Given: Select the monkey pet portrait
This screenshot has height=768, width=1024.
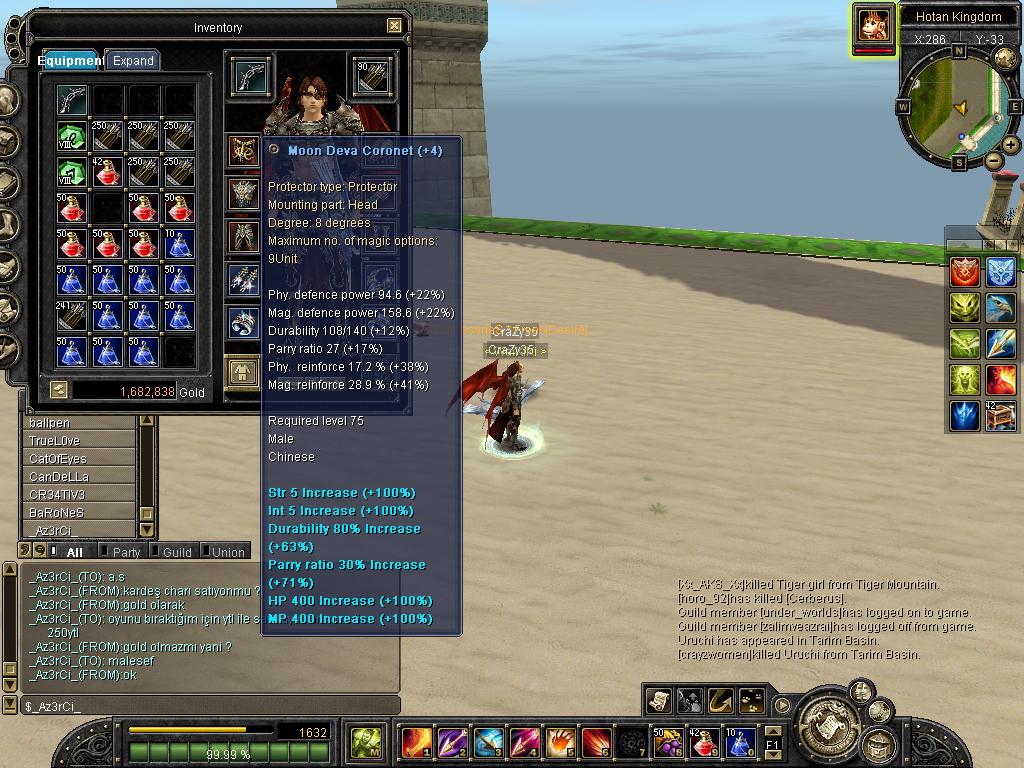Looking at the screenshot, I should (873, 27).
